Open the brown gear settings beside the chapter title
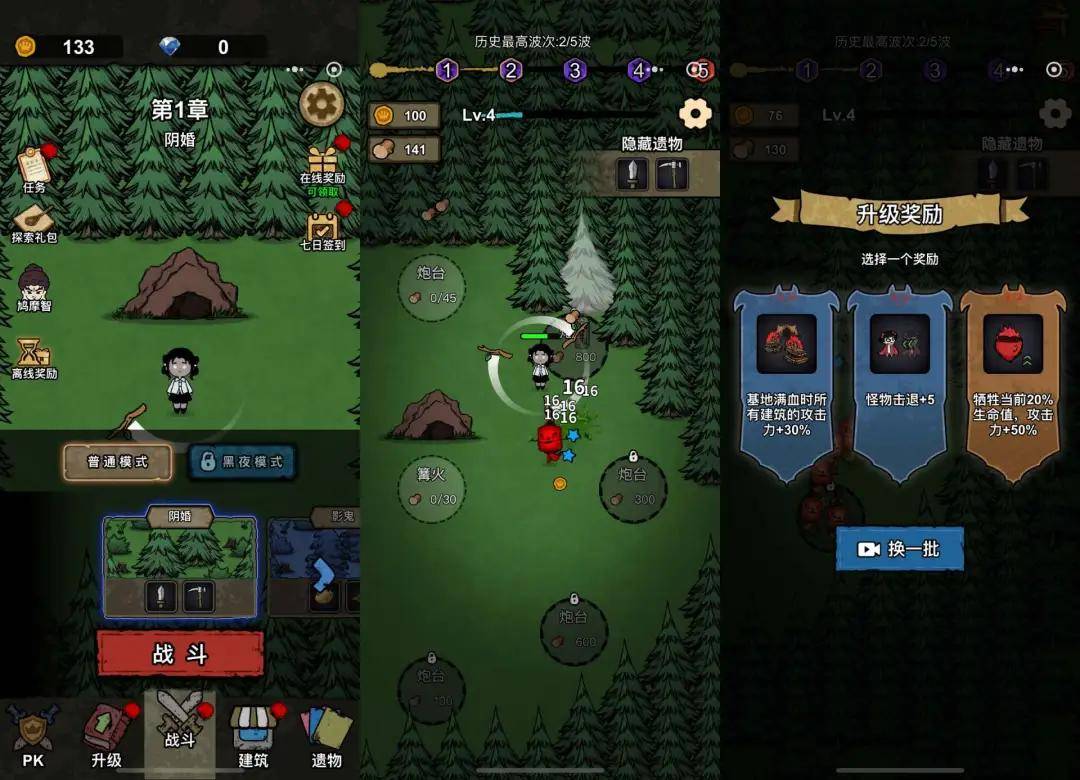 pyautogui.click(x=322, y=104)
